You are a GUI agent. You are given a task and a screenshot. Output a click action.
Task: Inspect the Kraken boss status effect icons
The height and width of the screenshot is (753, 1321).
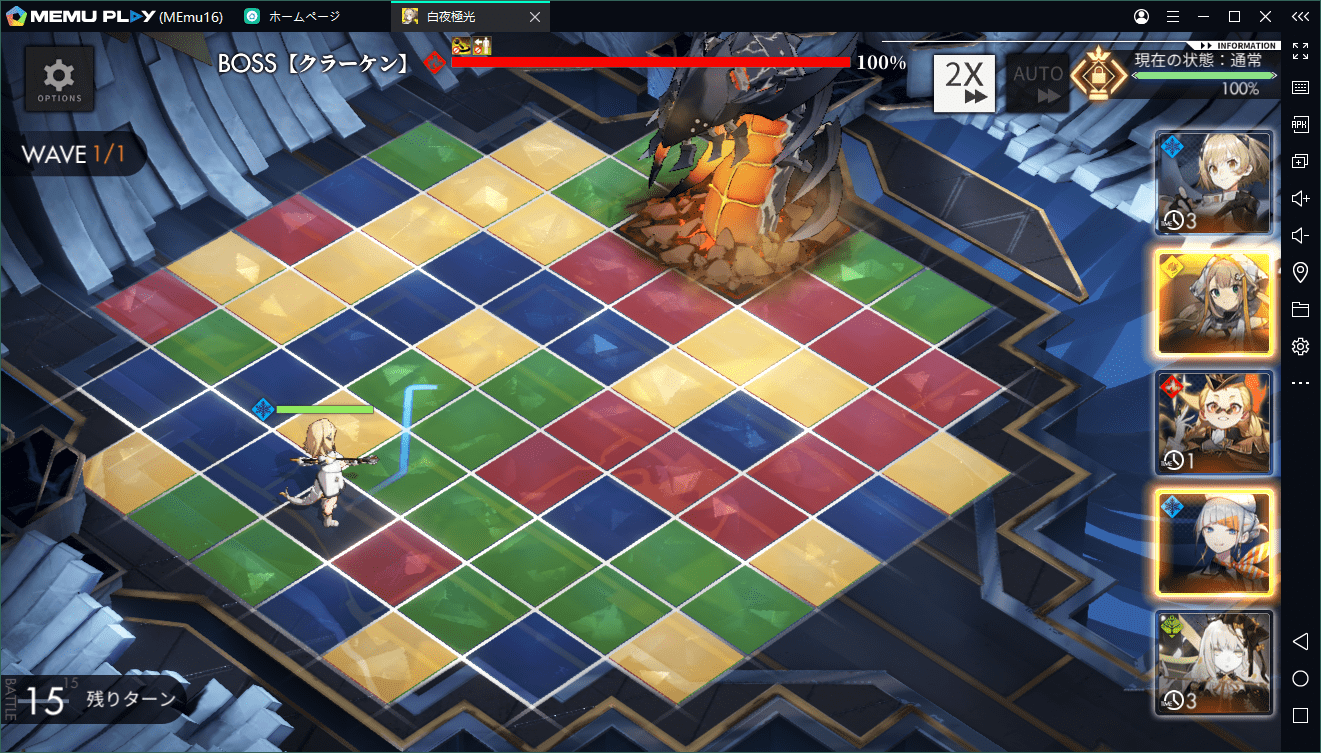(471, 44)
